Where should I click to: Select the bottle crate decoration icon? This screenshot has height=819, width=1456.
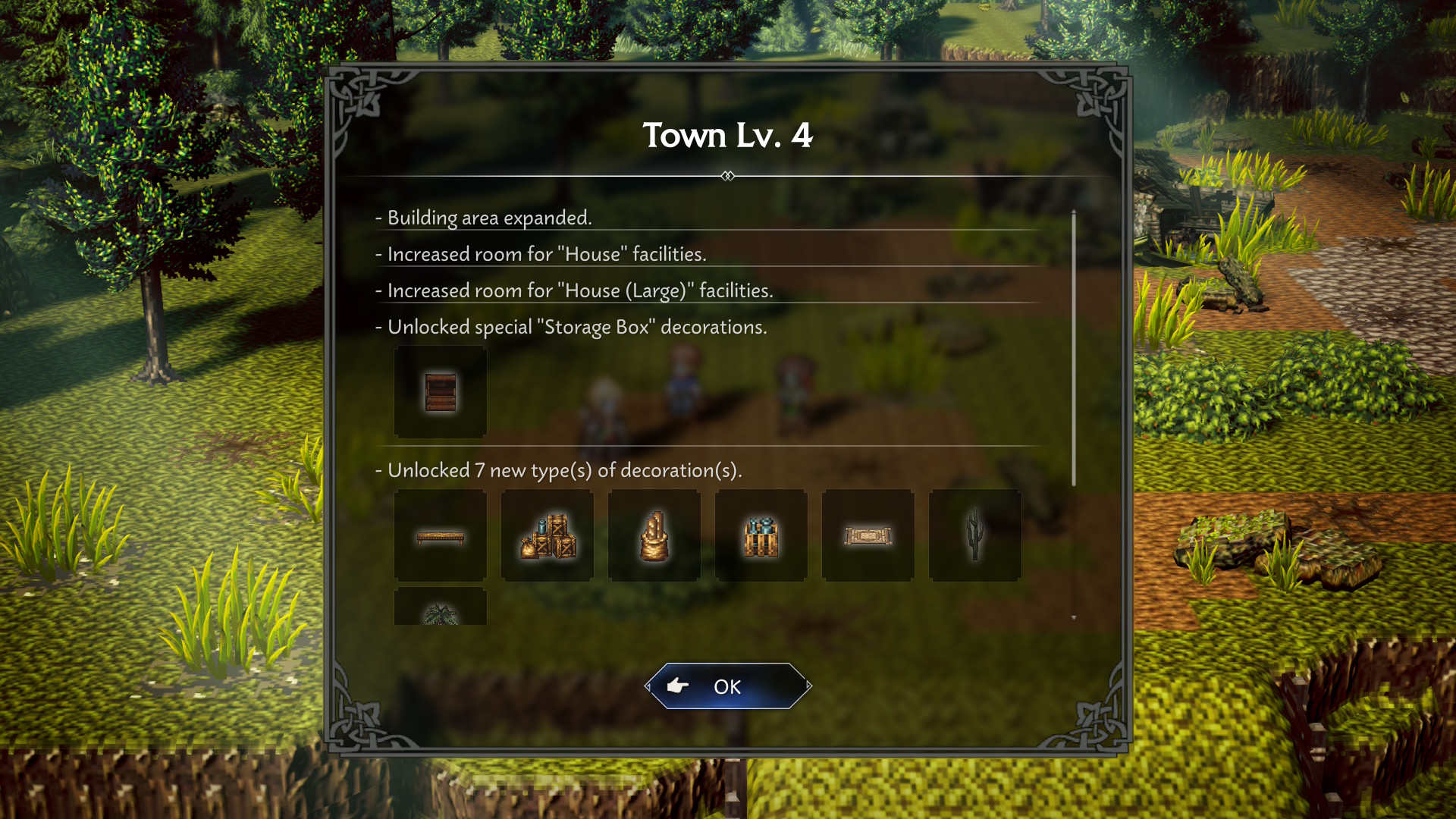(761, 535)
